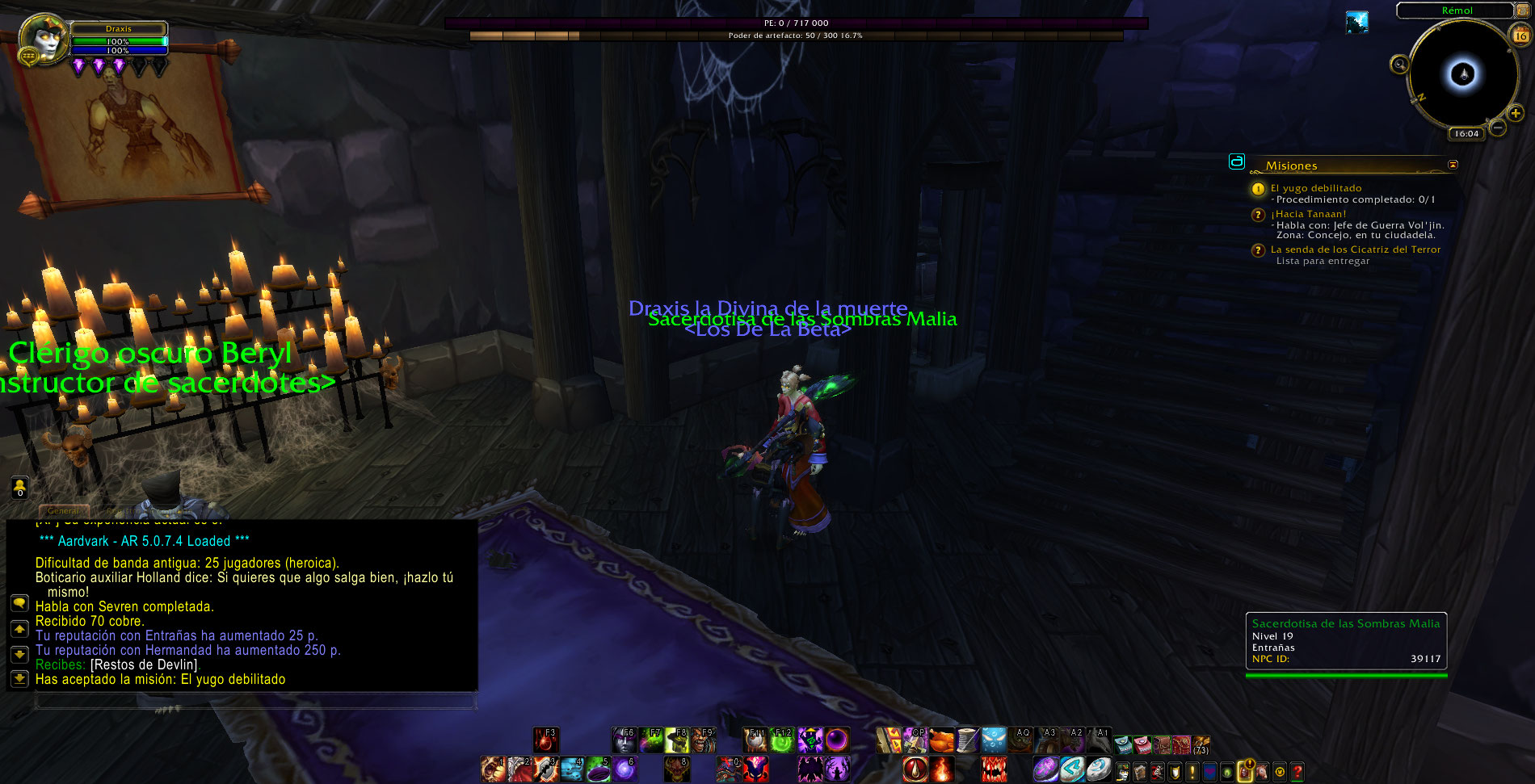Select La senda de los Cicatriz del Terror
The width and height of the screenshot is (1535, 784).
(x=1355, y=249)
